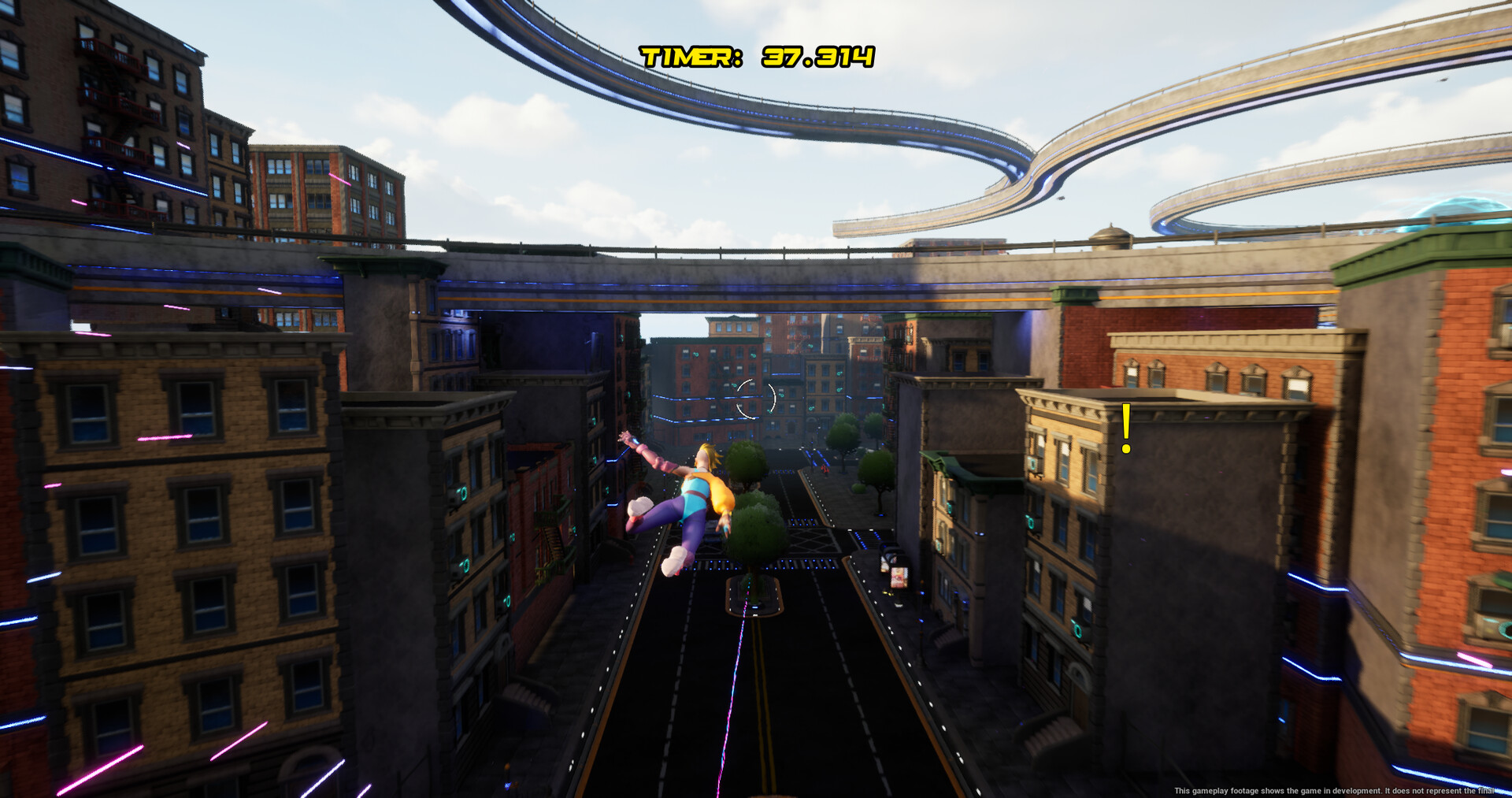Click the timer value 37.314

pos(819,55)
